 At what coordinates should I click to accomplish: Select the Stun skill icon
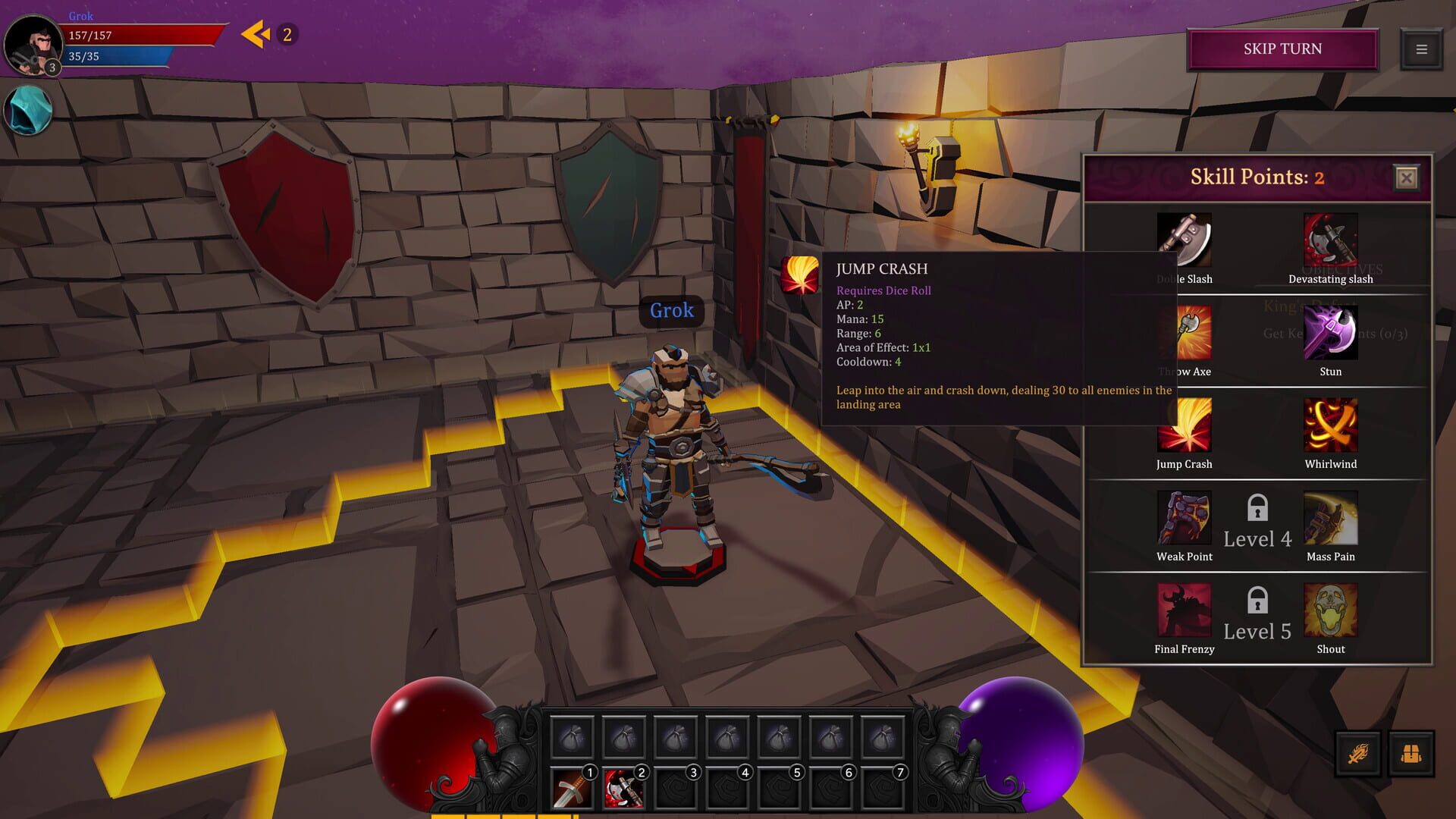point(1329,334)
